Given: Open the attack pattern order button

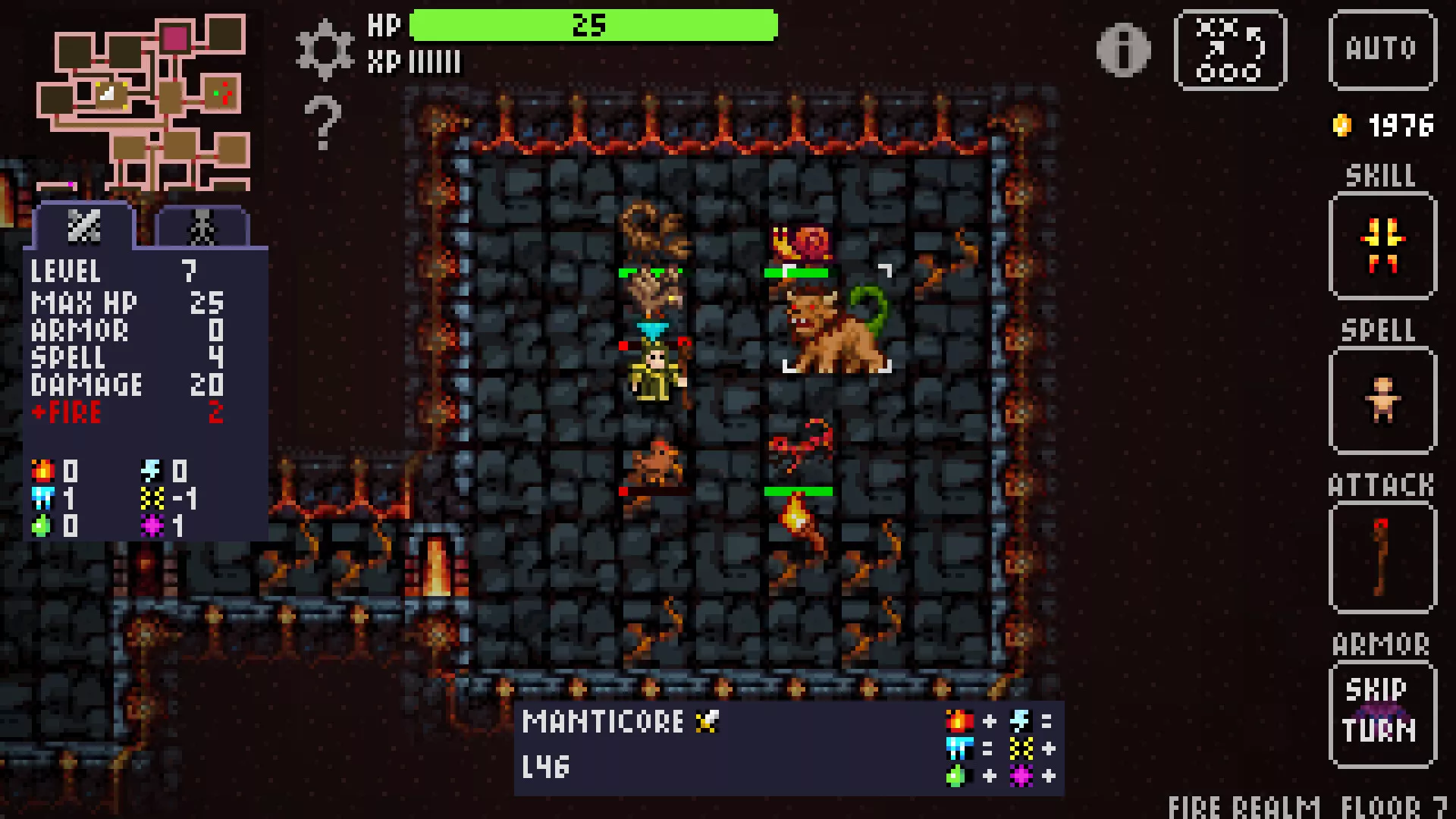Looking at the screenshot, I should coord(1229,50).
